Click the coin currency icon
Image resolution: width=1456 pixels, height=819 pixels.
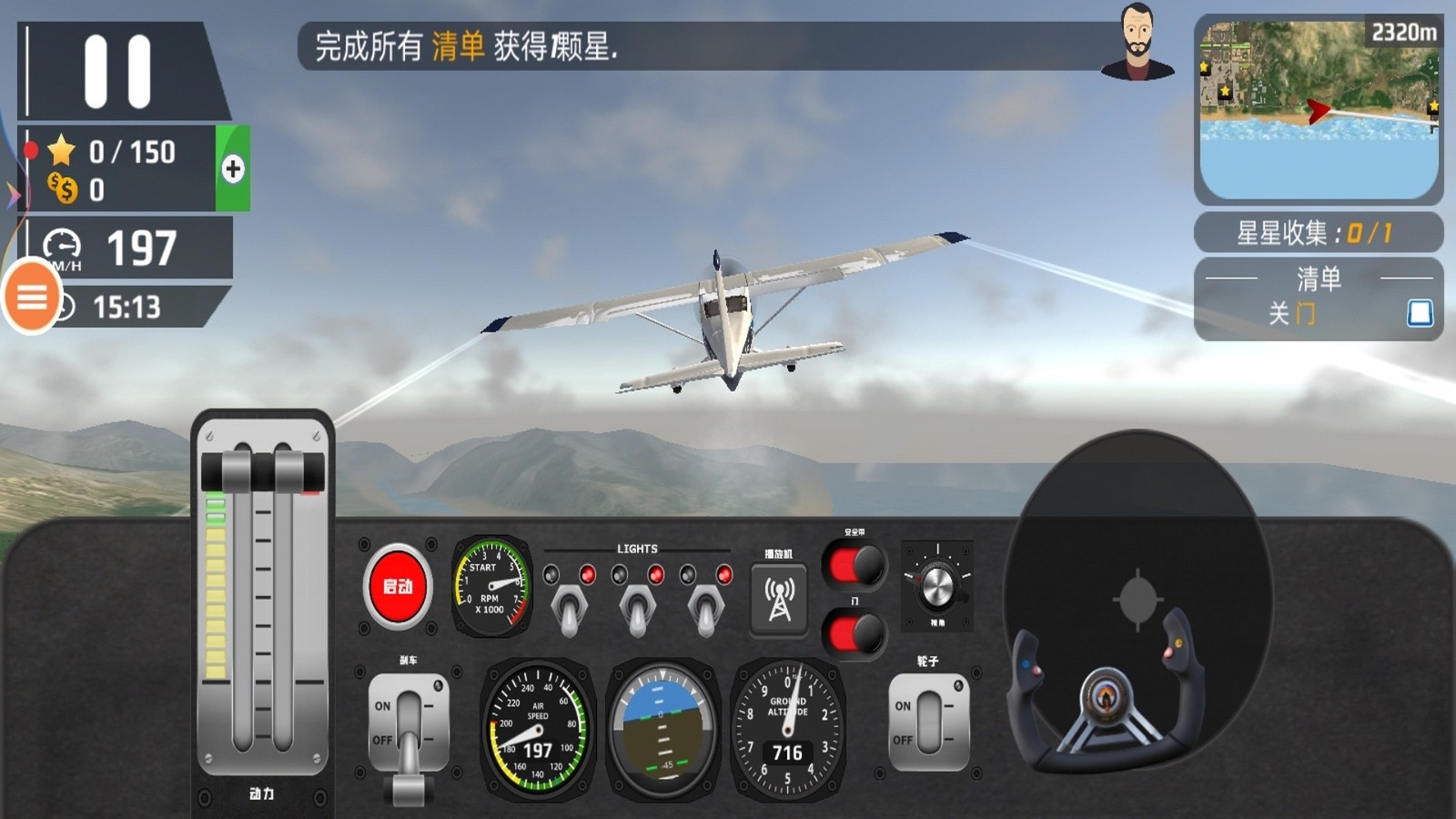[x=62, y=188]
